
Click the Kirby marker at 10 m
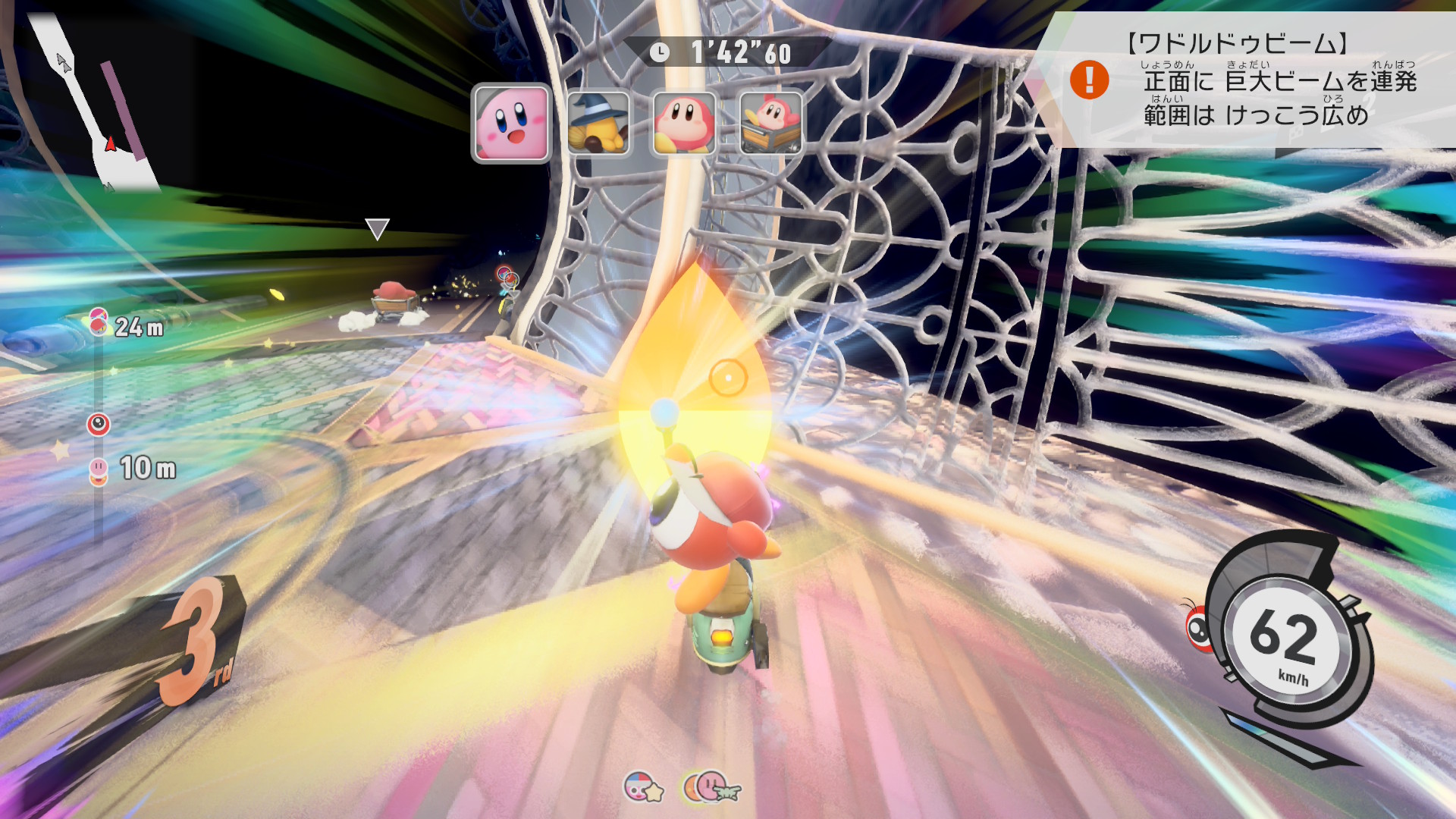tap(99, 469)
